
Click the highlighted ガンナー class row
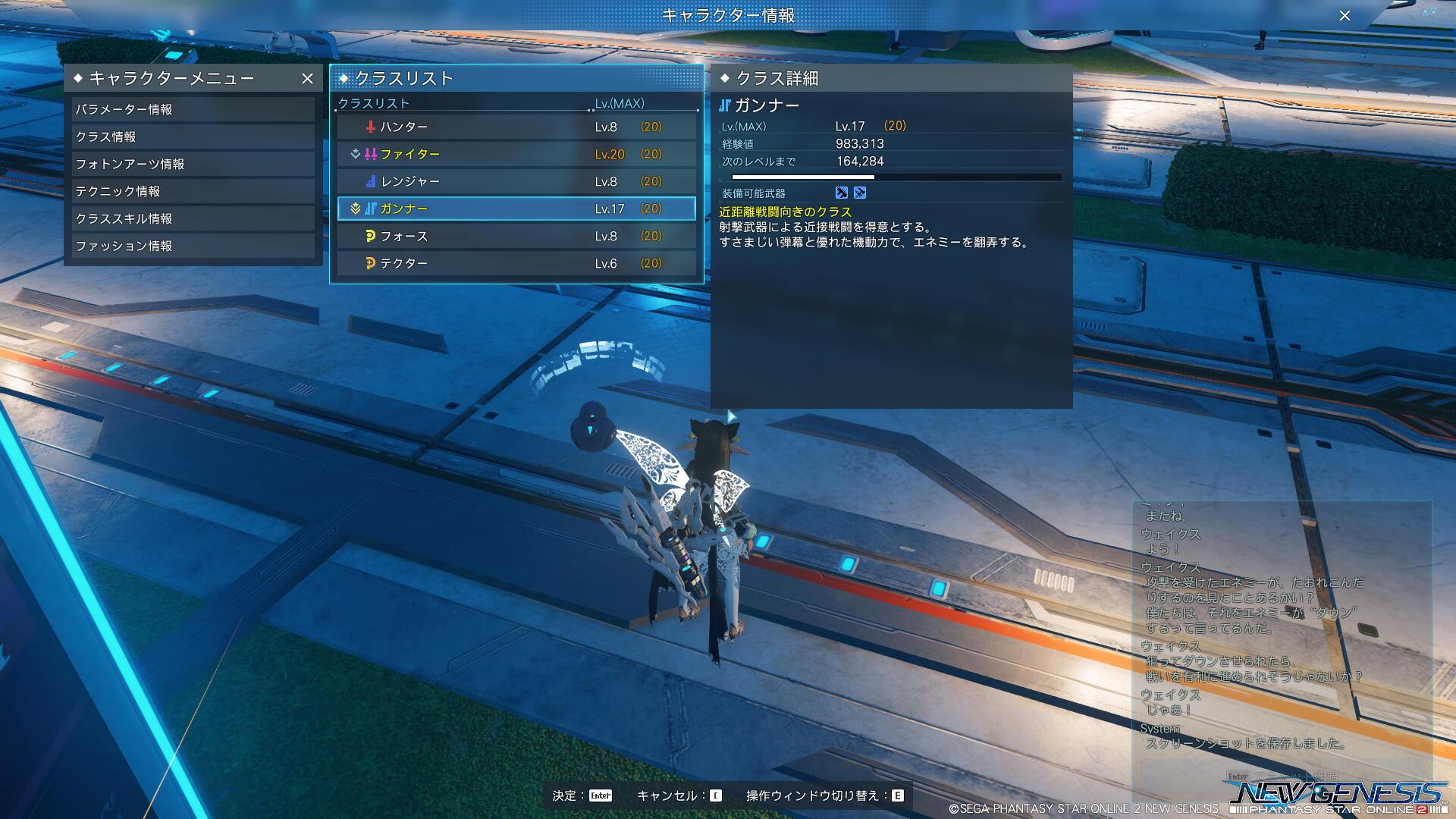516,209
